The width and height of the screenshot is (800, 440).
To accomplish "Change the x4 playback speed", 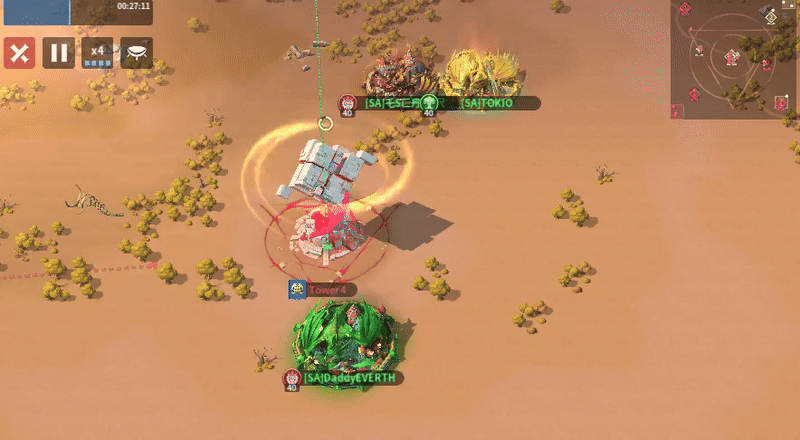I will [97, 52].
